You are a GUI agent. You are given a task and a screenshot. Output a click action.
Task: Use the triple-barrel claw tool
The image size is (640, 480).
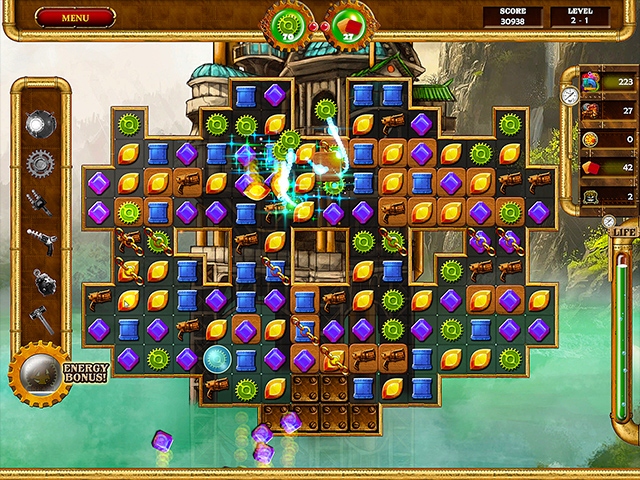(39, 201)
